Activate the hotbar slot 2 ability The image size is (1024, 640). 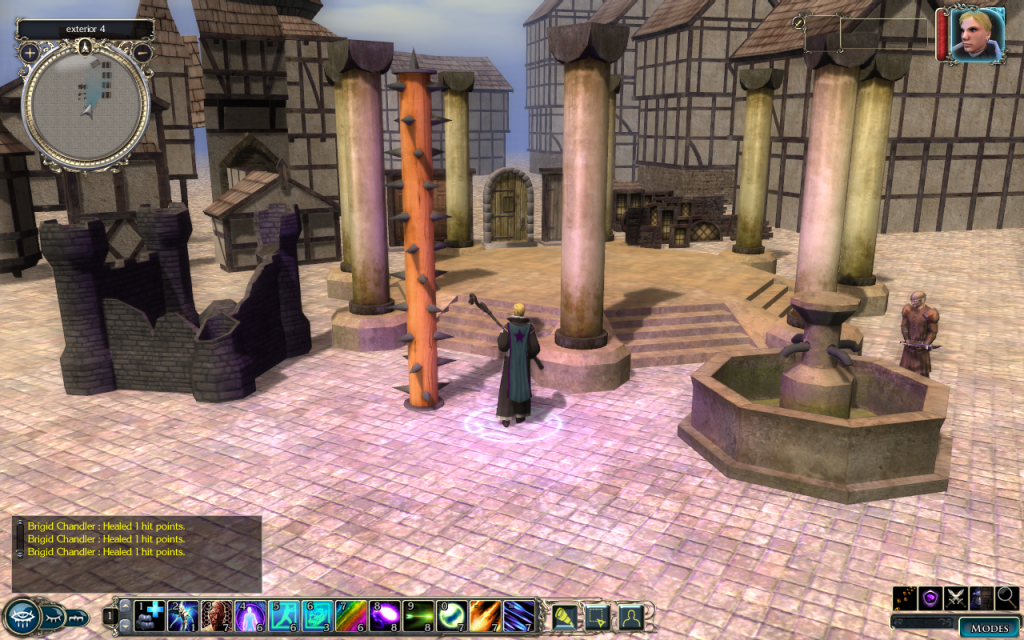[x=184, y=613]
